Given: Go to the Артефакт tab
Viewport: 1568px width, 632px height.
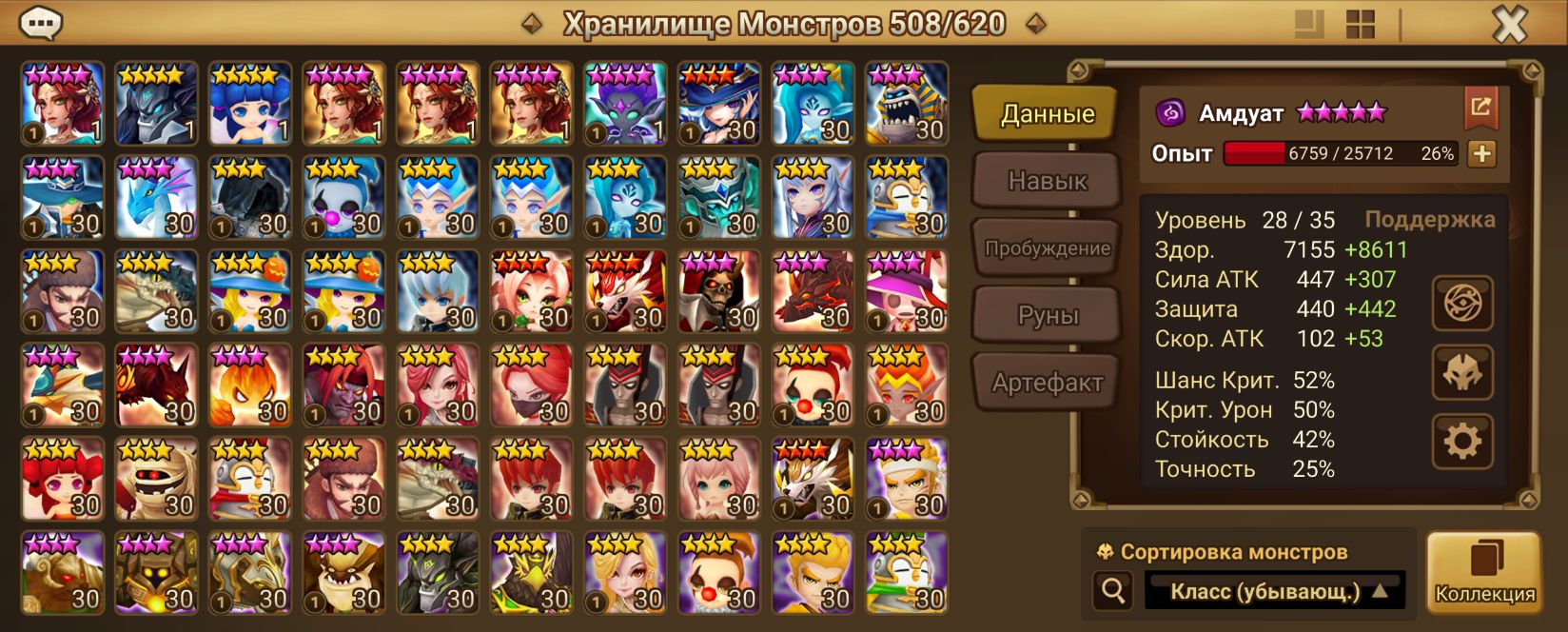Looking at the screenshot, I should click(x=1047, y=383).
